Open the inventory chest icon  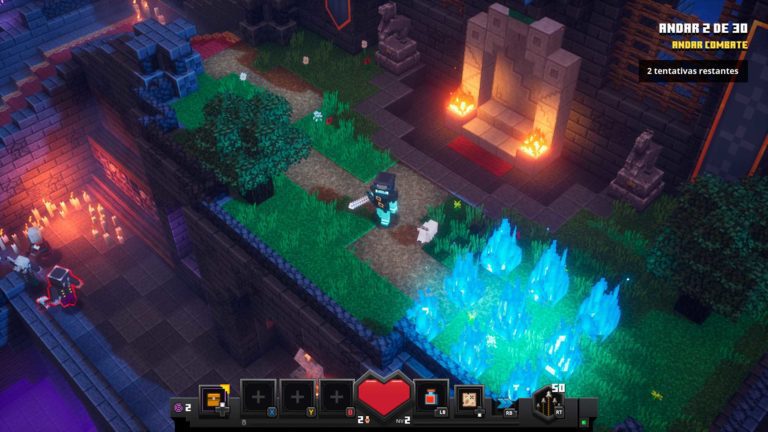coord(213,399)
